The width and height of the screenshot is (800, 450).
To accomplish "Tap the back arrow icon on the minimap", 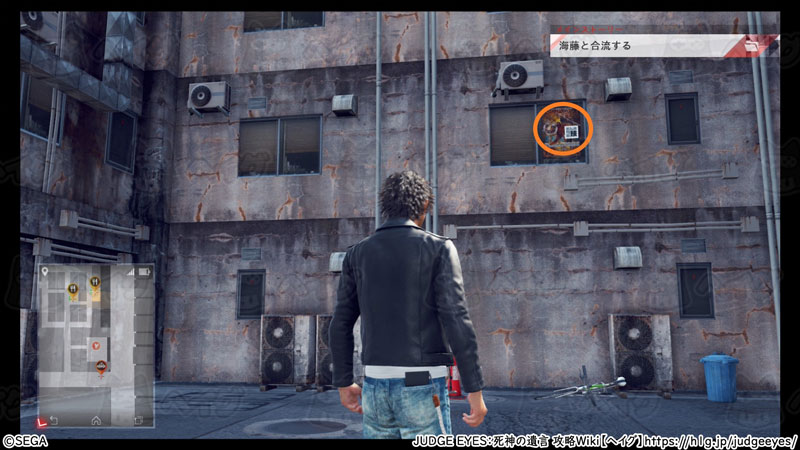I will click(x=54, y=419).
